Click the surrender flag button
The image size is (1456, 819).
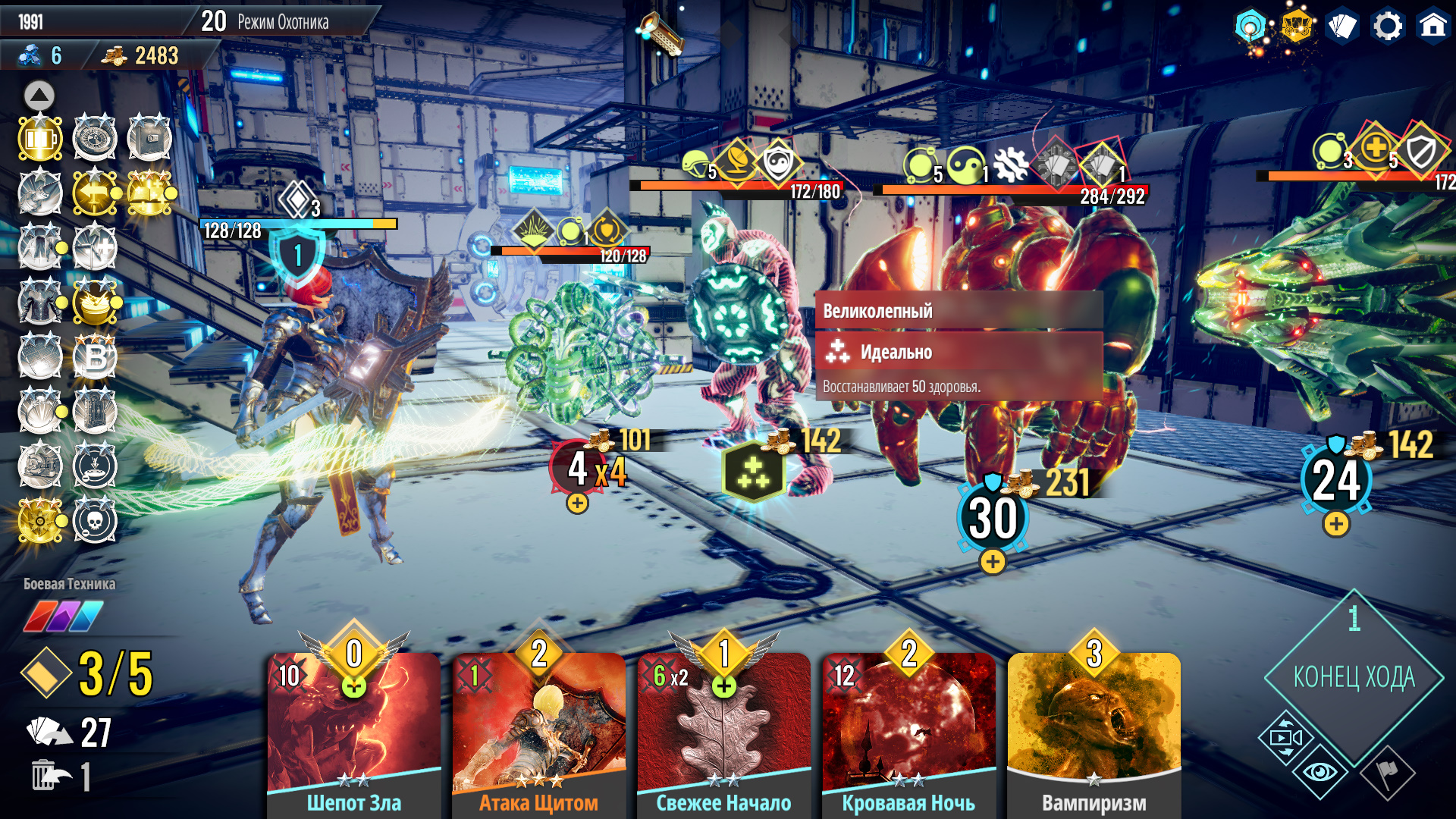tap(1388, 772)
